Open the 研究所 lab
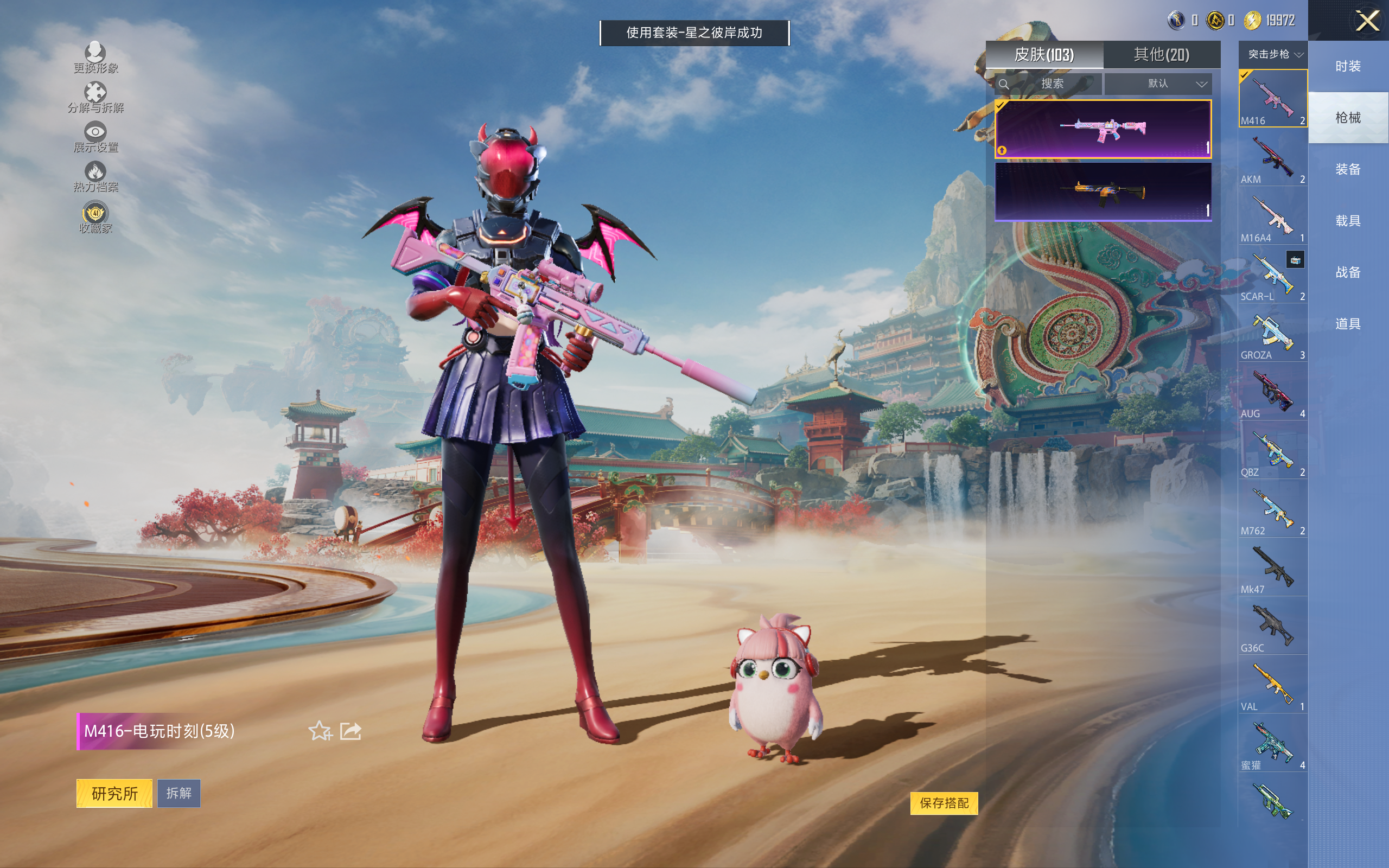Screen dimensions: 1389x868 click(114, 793)
